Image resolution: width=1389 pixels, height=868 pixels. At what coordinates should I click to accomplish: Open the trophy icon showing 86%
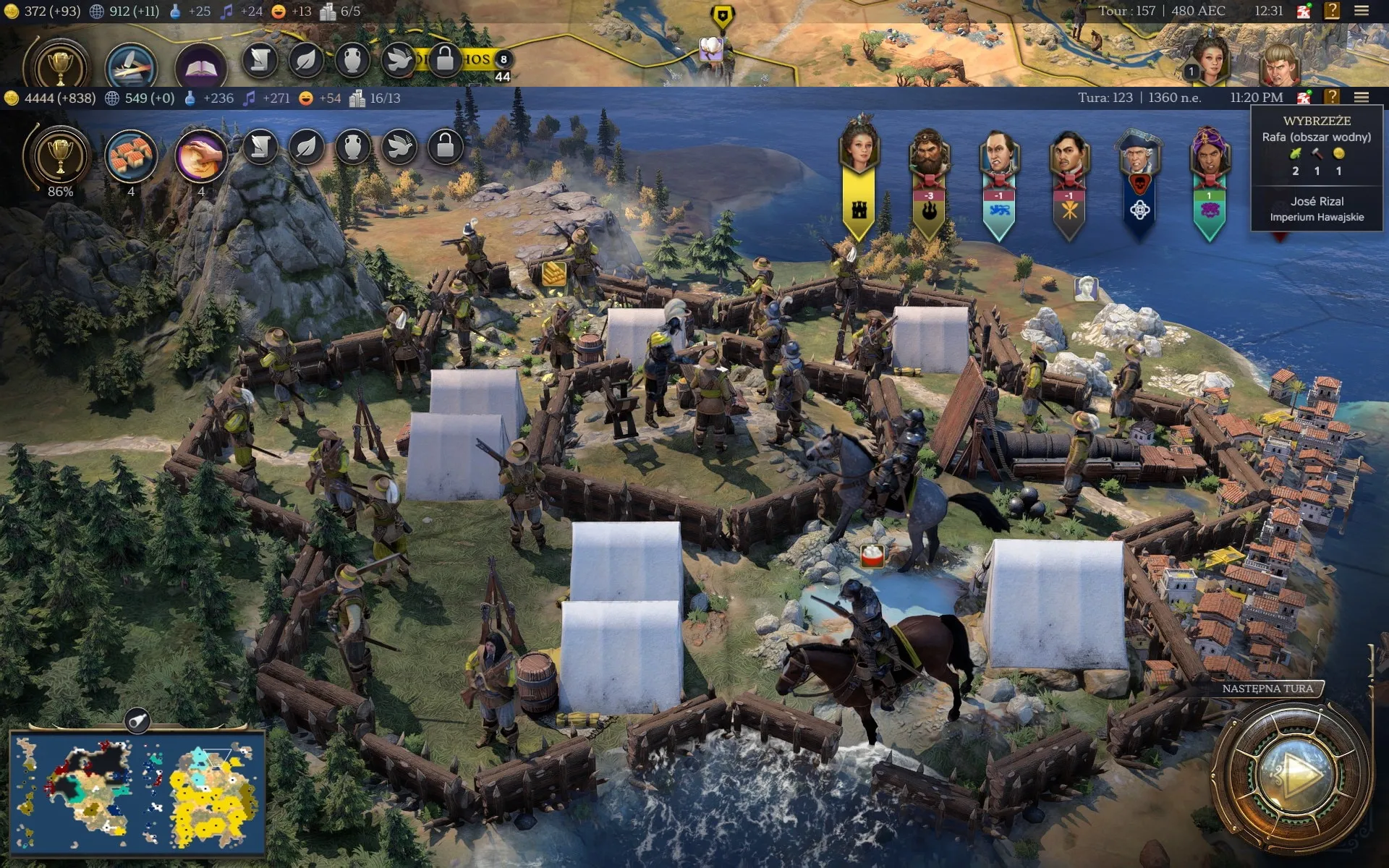60,156
